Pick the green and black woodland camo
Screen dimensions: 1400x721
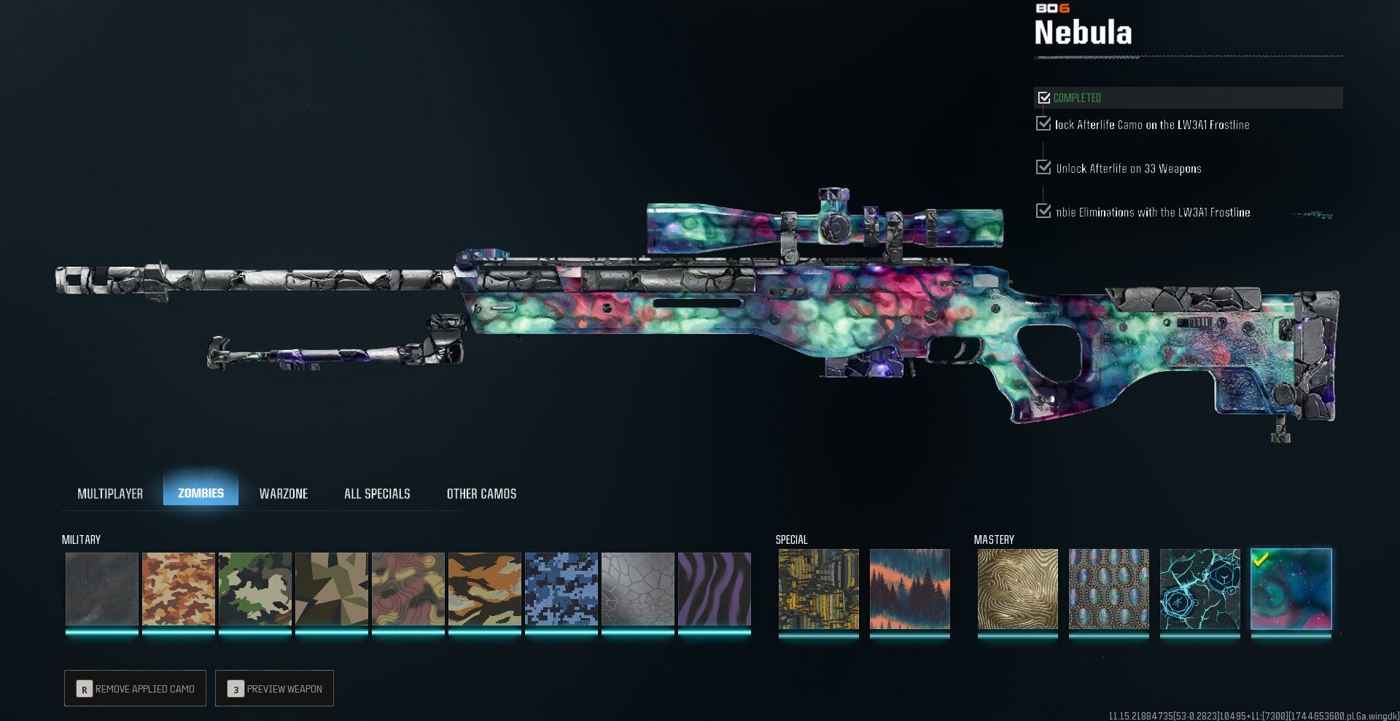tap(255, 590)
